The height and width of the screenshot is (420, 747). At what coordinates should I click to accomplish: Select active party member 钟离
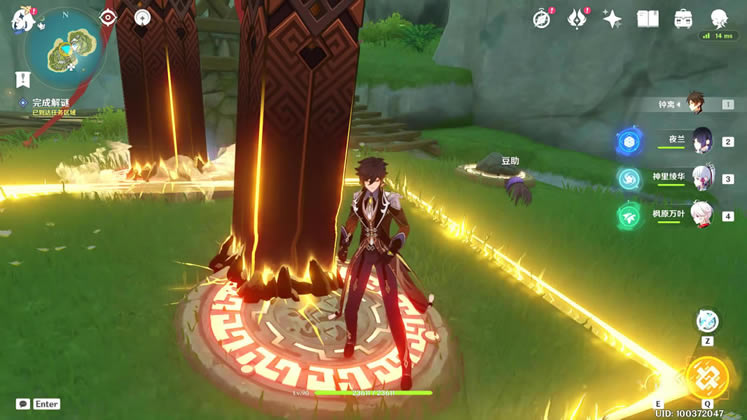coord(696,104)
